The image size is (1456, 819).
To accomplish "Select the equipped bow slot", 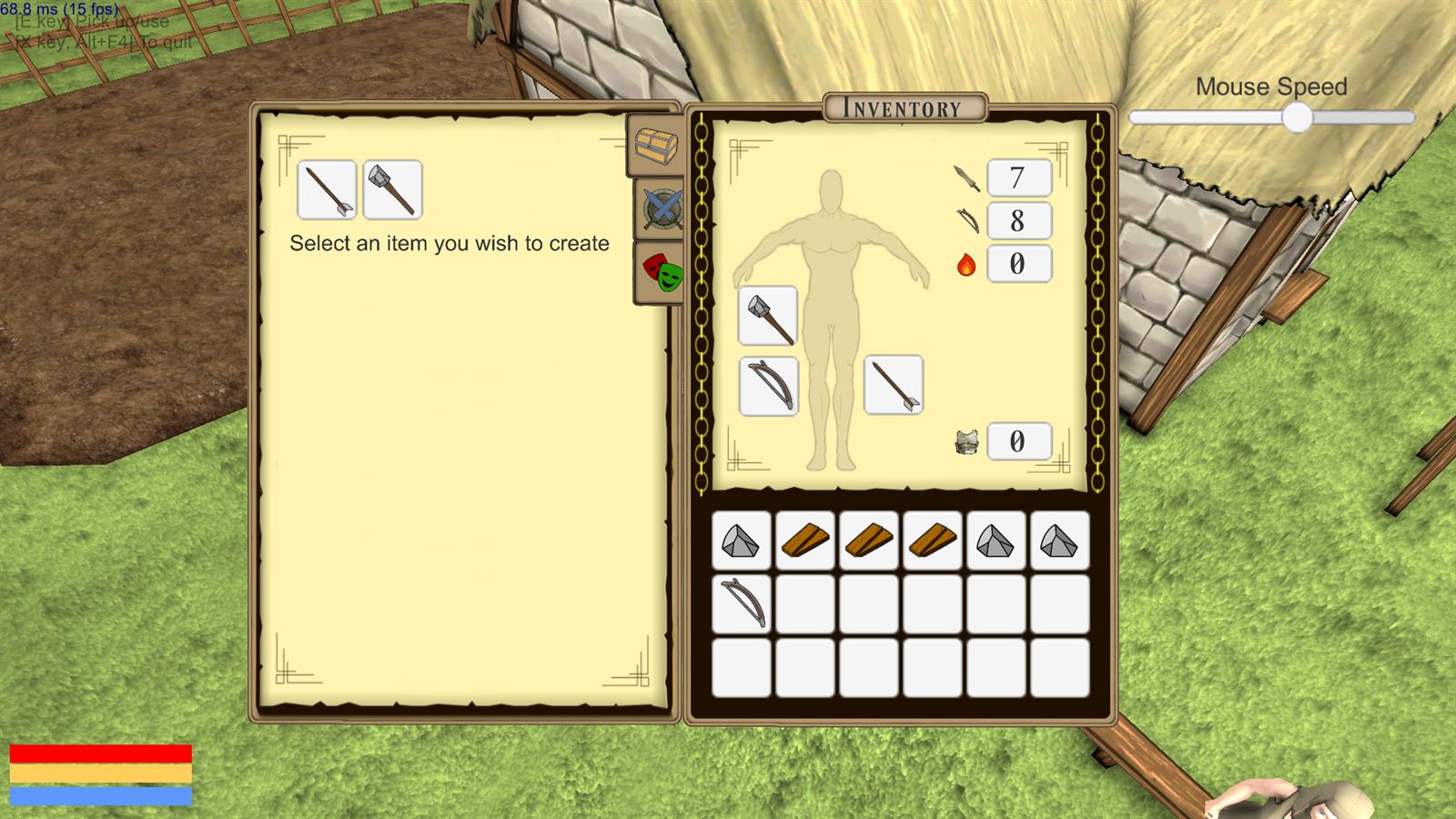I will [767, 383].
